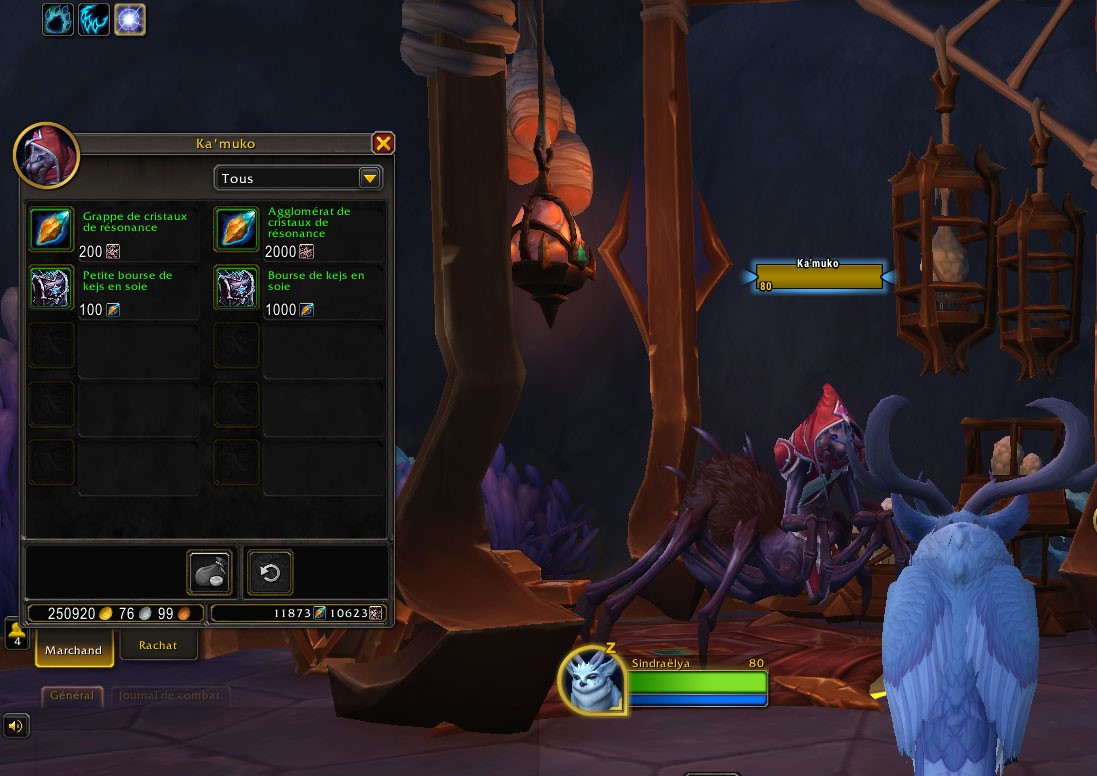Click the sell junk coin bag button
The image size is (1097, 776).
[209, 572]
